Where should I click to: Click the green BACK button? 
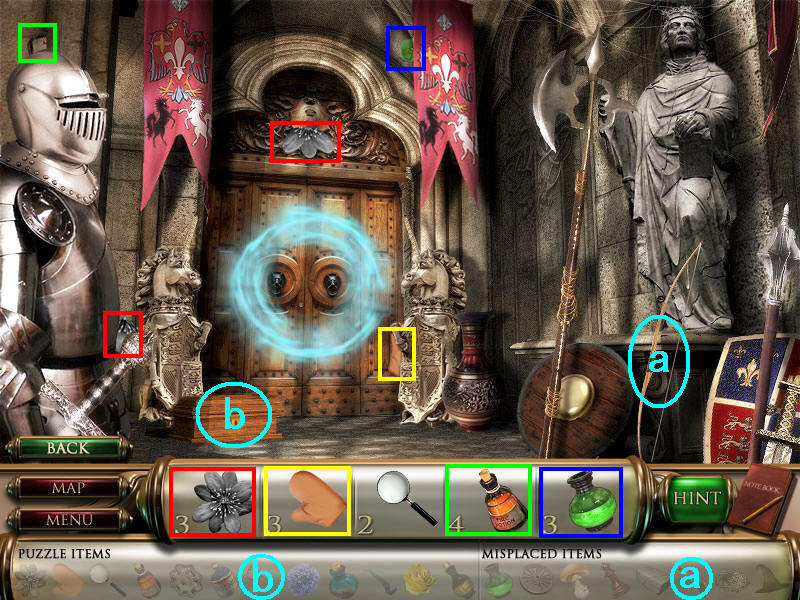click(x=67, y=448)
